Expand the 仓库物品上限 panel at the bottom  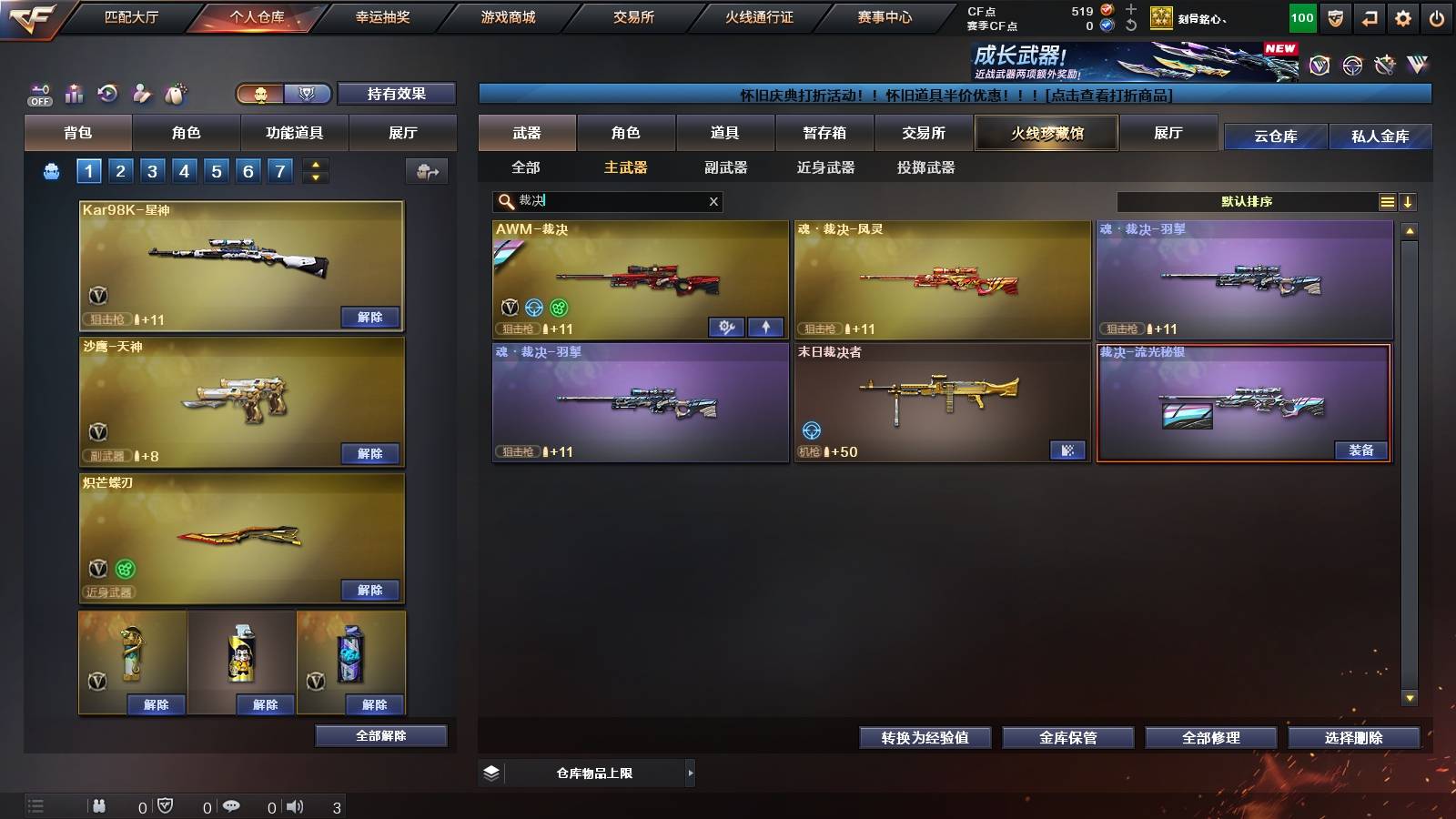point(690,773)
